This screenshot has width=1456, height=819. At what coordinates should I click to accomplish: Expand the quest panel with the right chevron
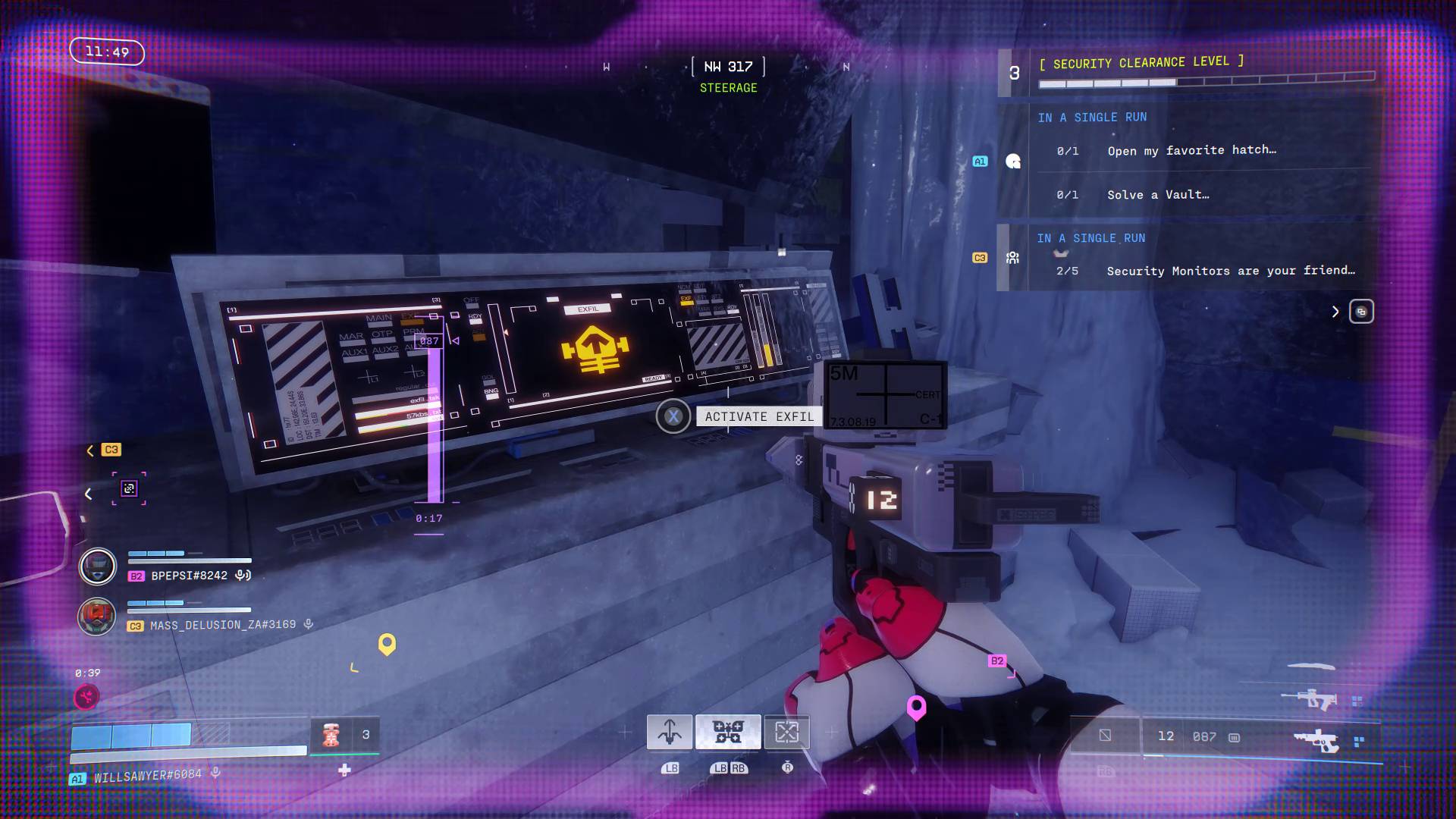pos(1335,311)
